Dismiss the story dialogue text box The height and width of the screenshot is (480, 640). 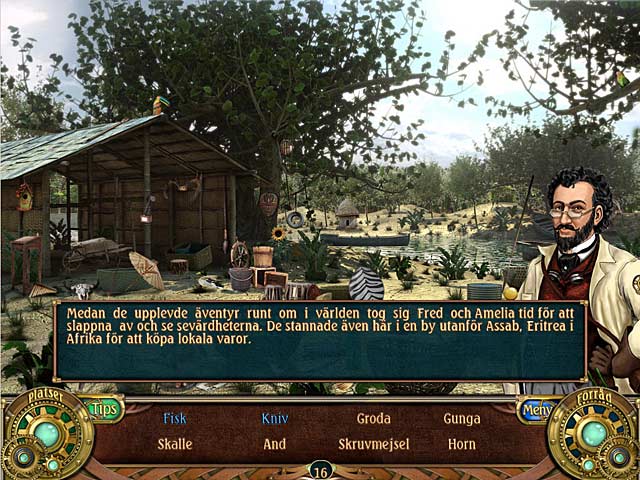pyautogui.click(x=320, y=340)
